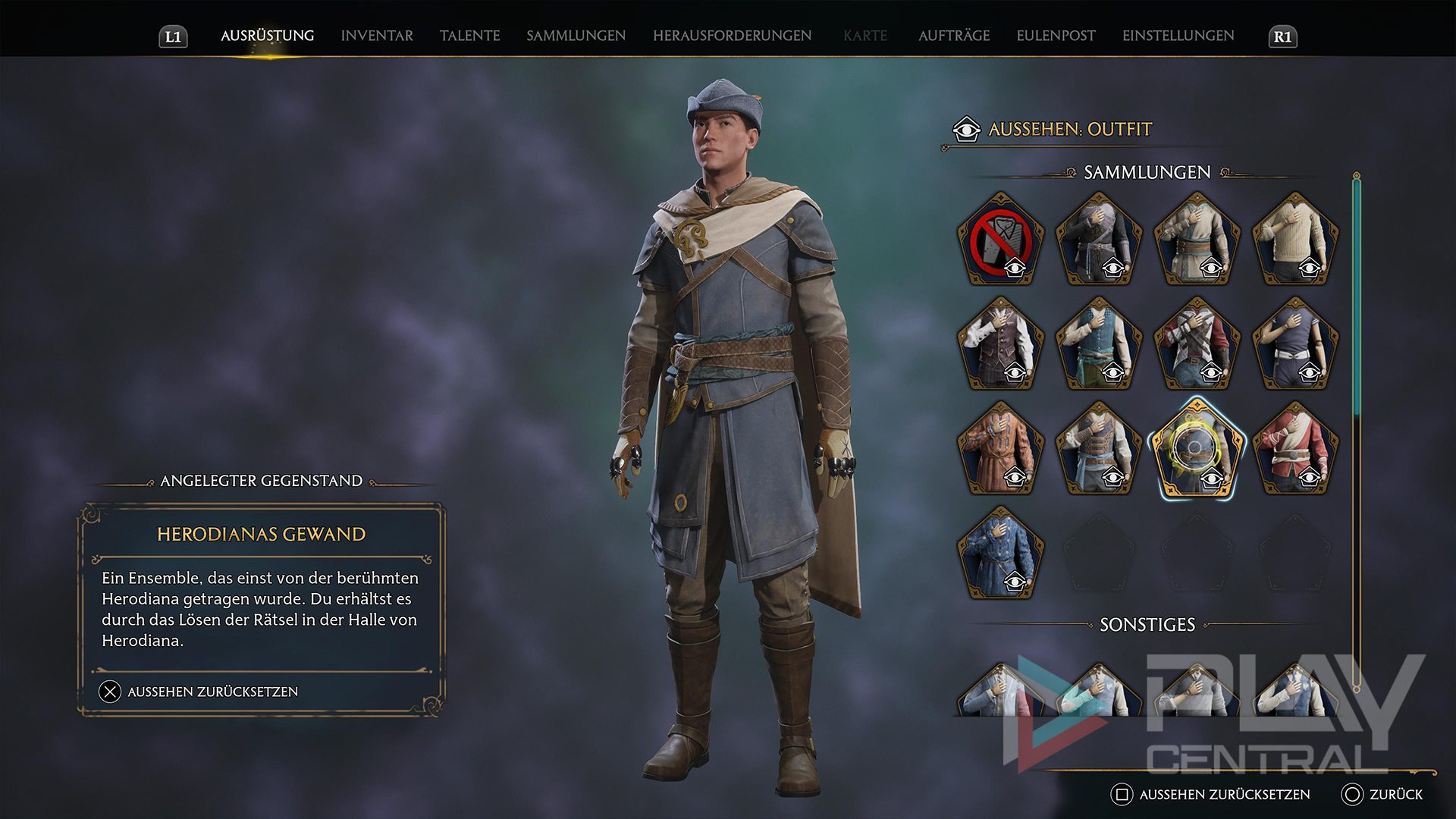Go to the Sammlungen tab

pyautogui.click(x=576, y=36)
